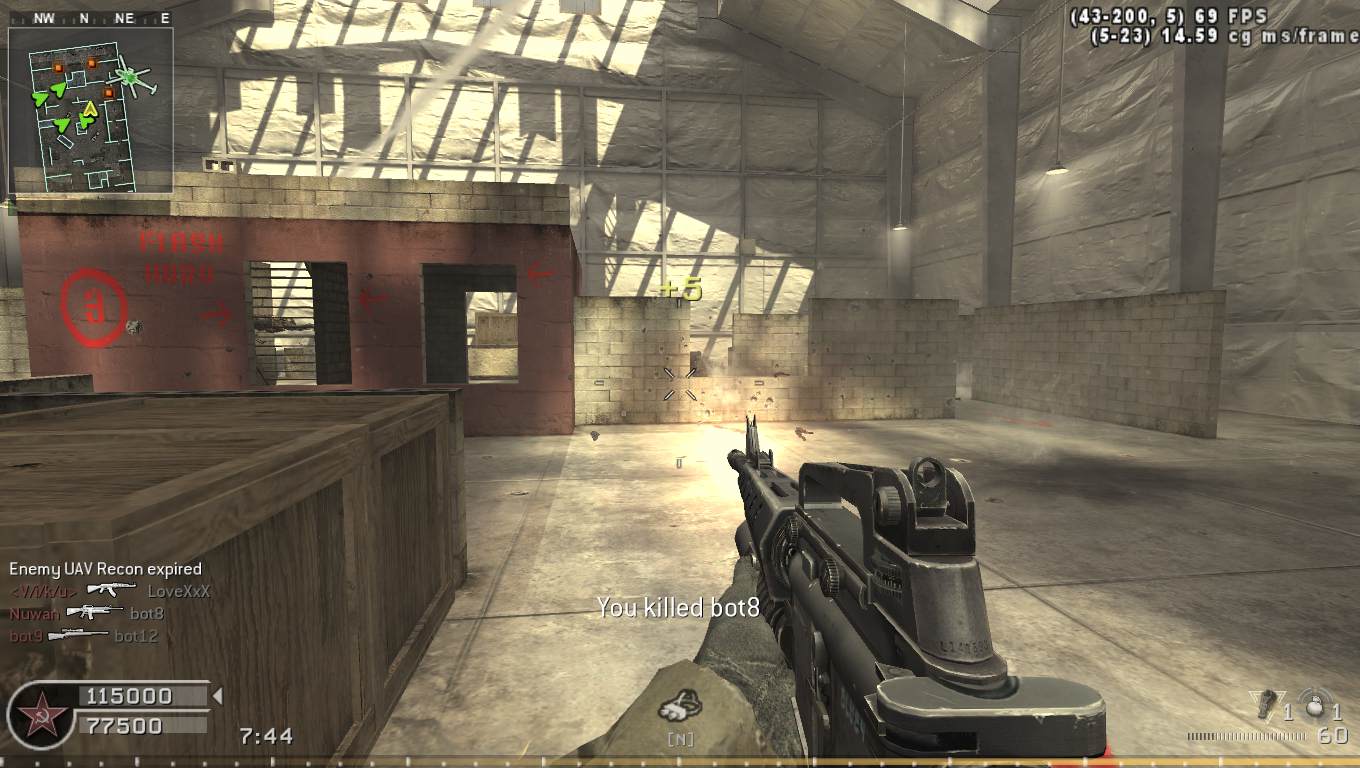
Task: Select the special grenade icon
Action: click(x=1266, y=702)
